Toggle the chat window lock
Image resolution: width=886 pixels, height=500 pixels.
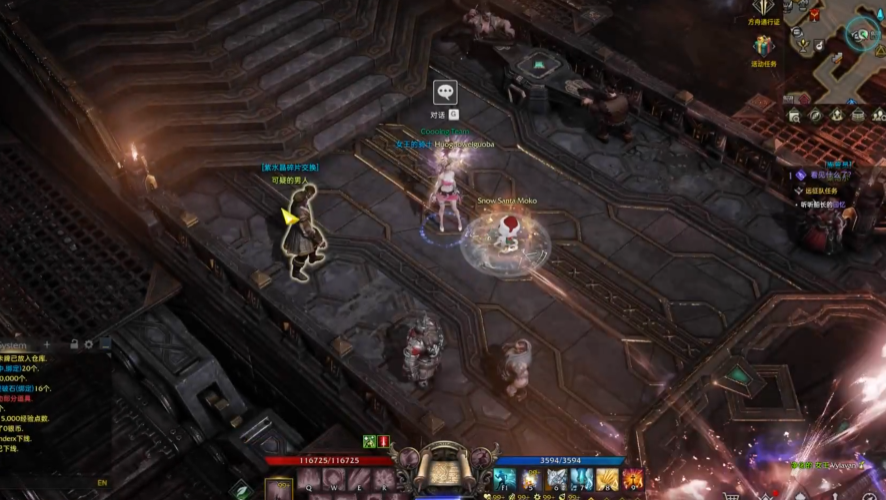point(74,345)
